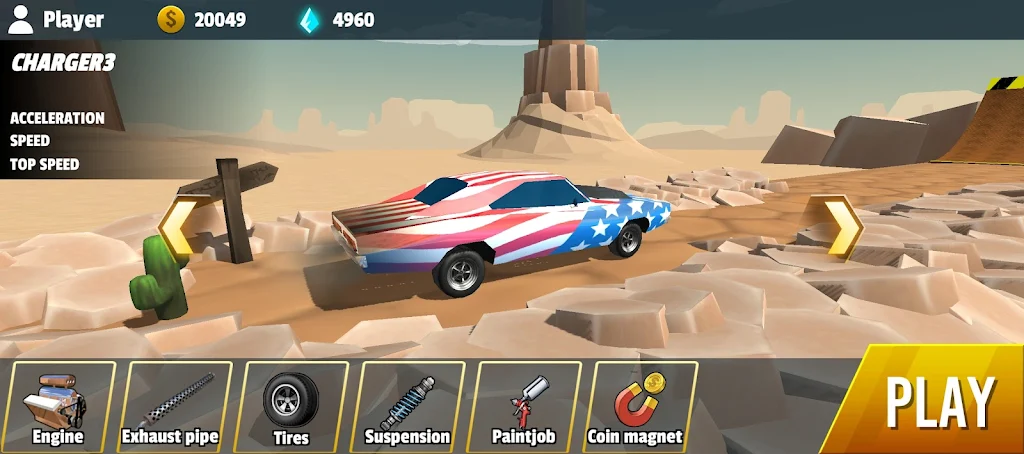Open the Paintjob customization

pos(523,407)
